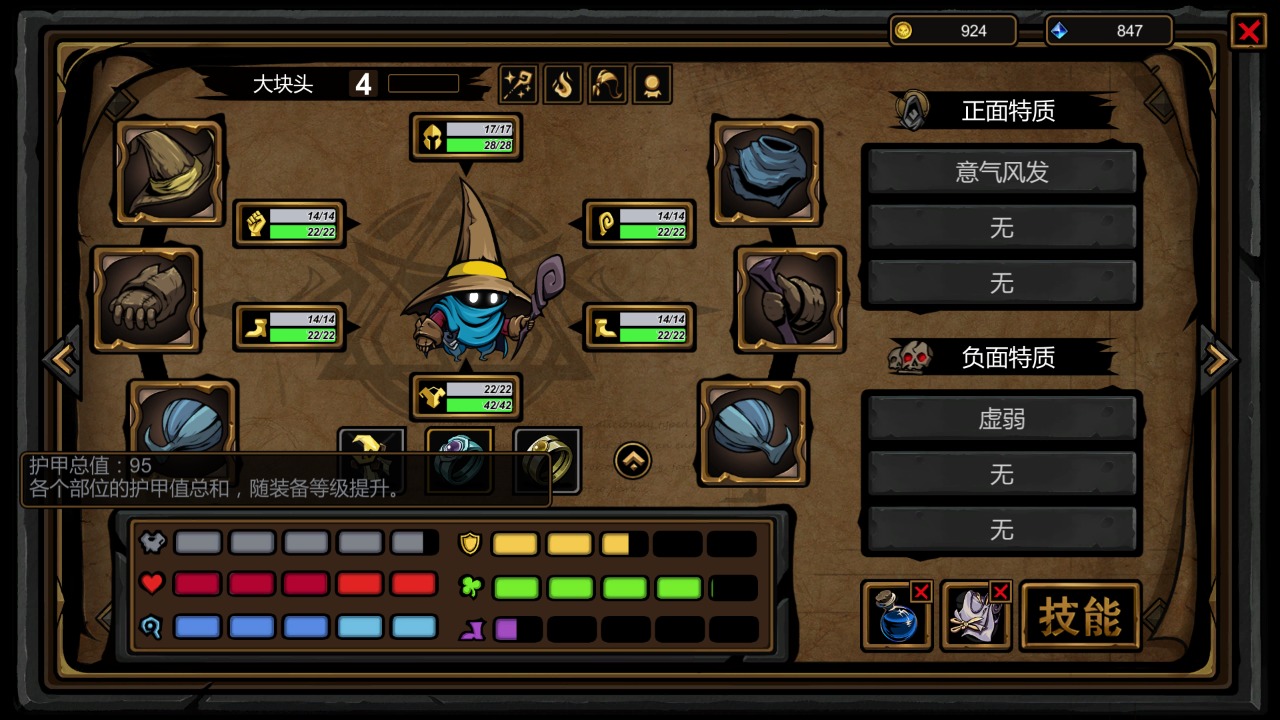
Task: Expand with the round up-chevron button
Action: pyautogui.click(x=633, y=460)
